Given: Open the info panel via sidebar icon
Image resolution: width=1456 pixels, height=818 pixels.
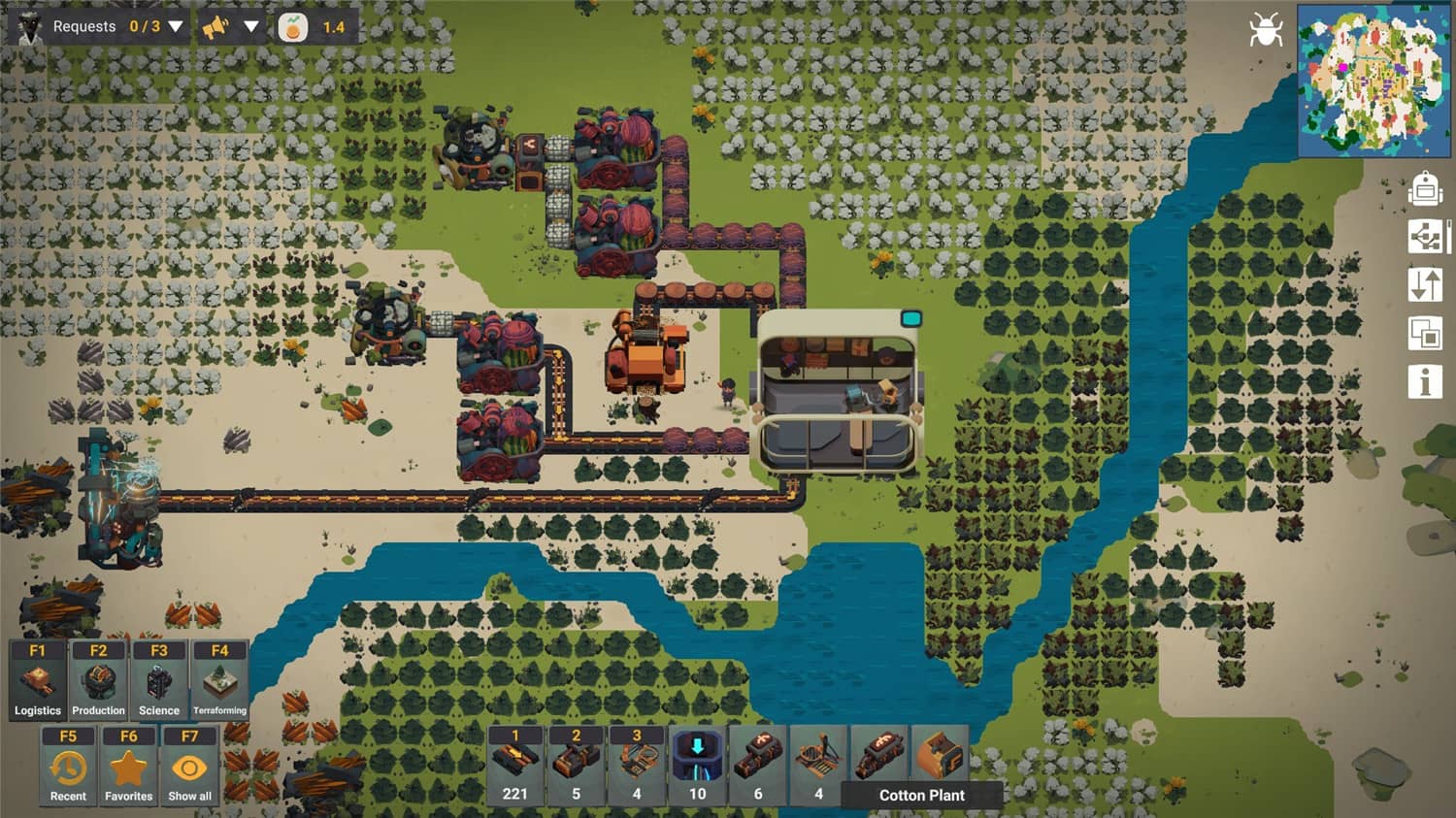Looking at the screenshot, I should [1424, 380].
